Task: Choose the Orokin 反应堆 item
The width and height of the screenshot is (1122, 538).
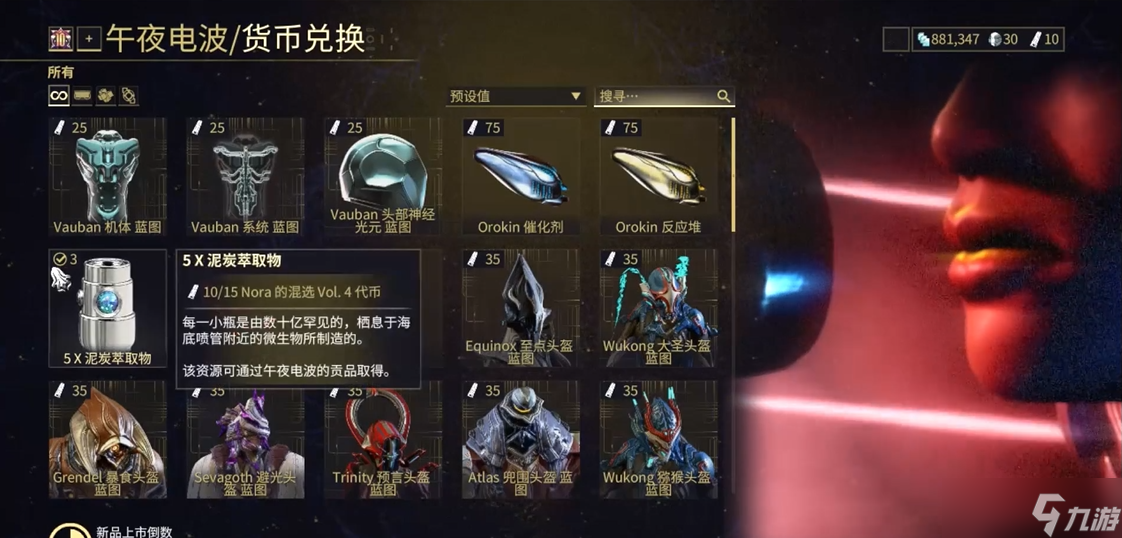Action: (x=659, y=176)
